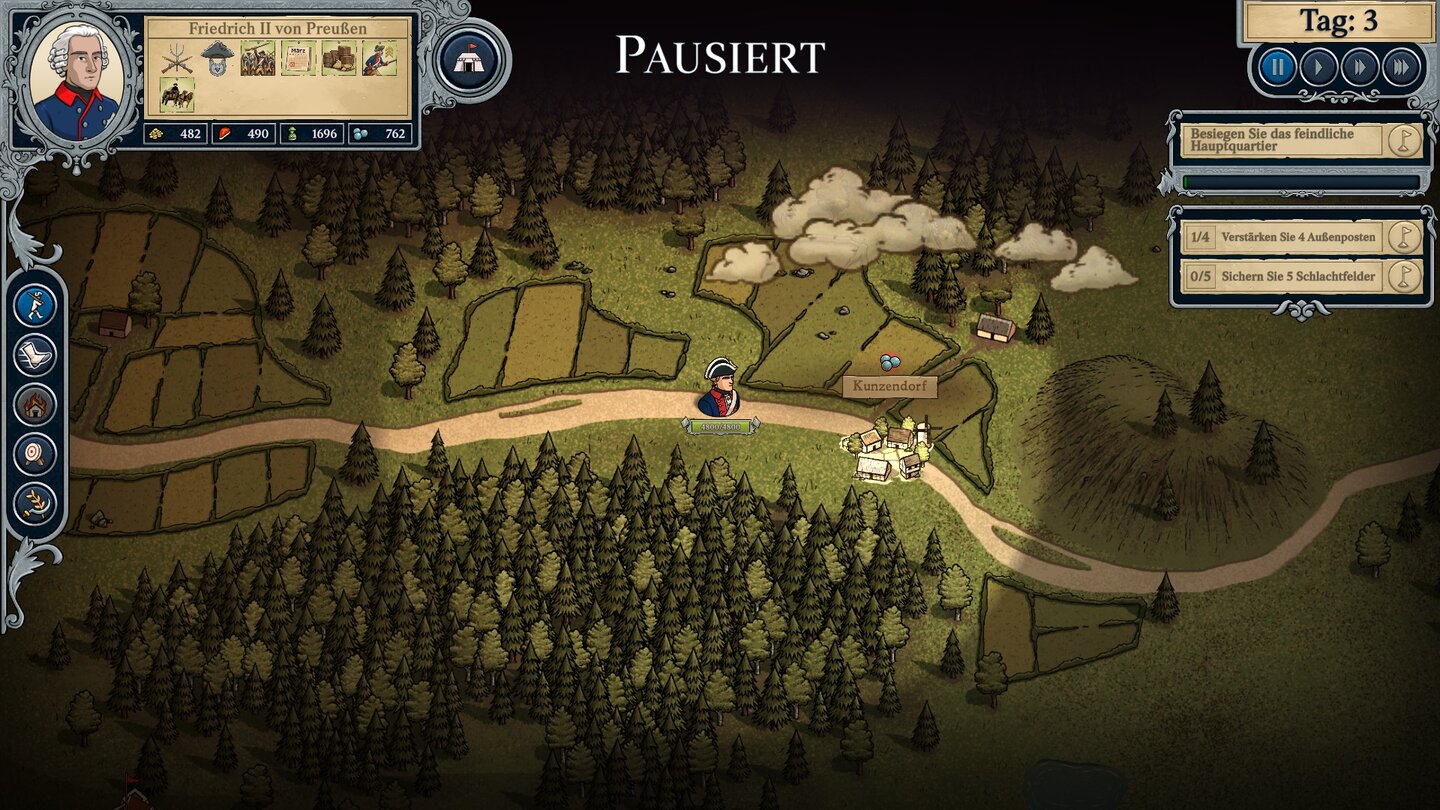Screen dimensions: 1440x810
Task: Click the flag beside 'Sichern Sie 5 Schlachtfelder'
Action: [x=1404, y=277]
